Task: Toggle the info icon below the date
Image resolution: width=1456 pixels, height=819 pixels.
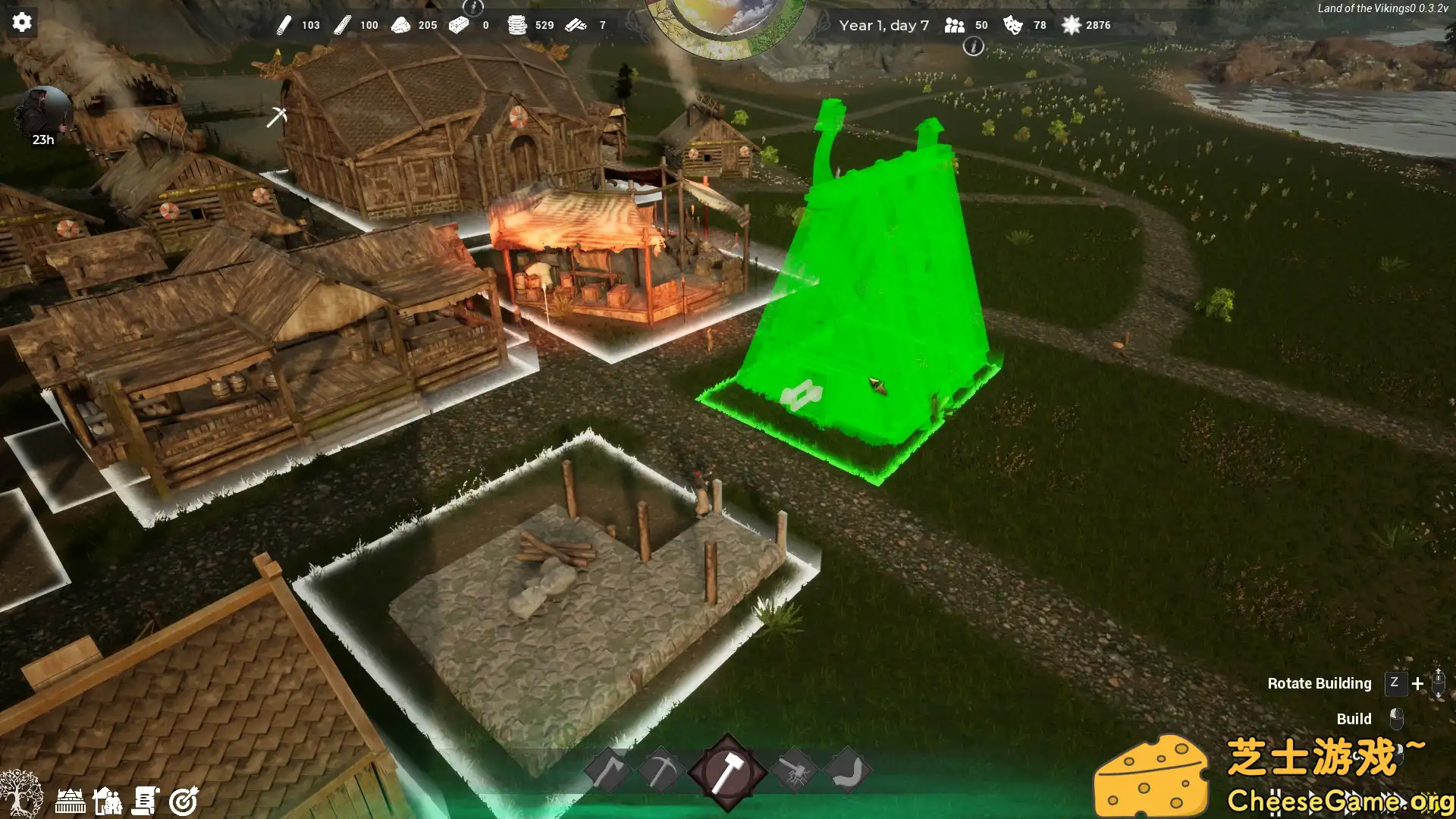Action: coord(974,47)
